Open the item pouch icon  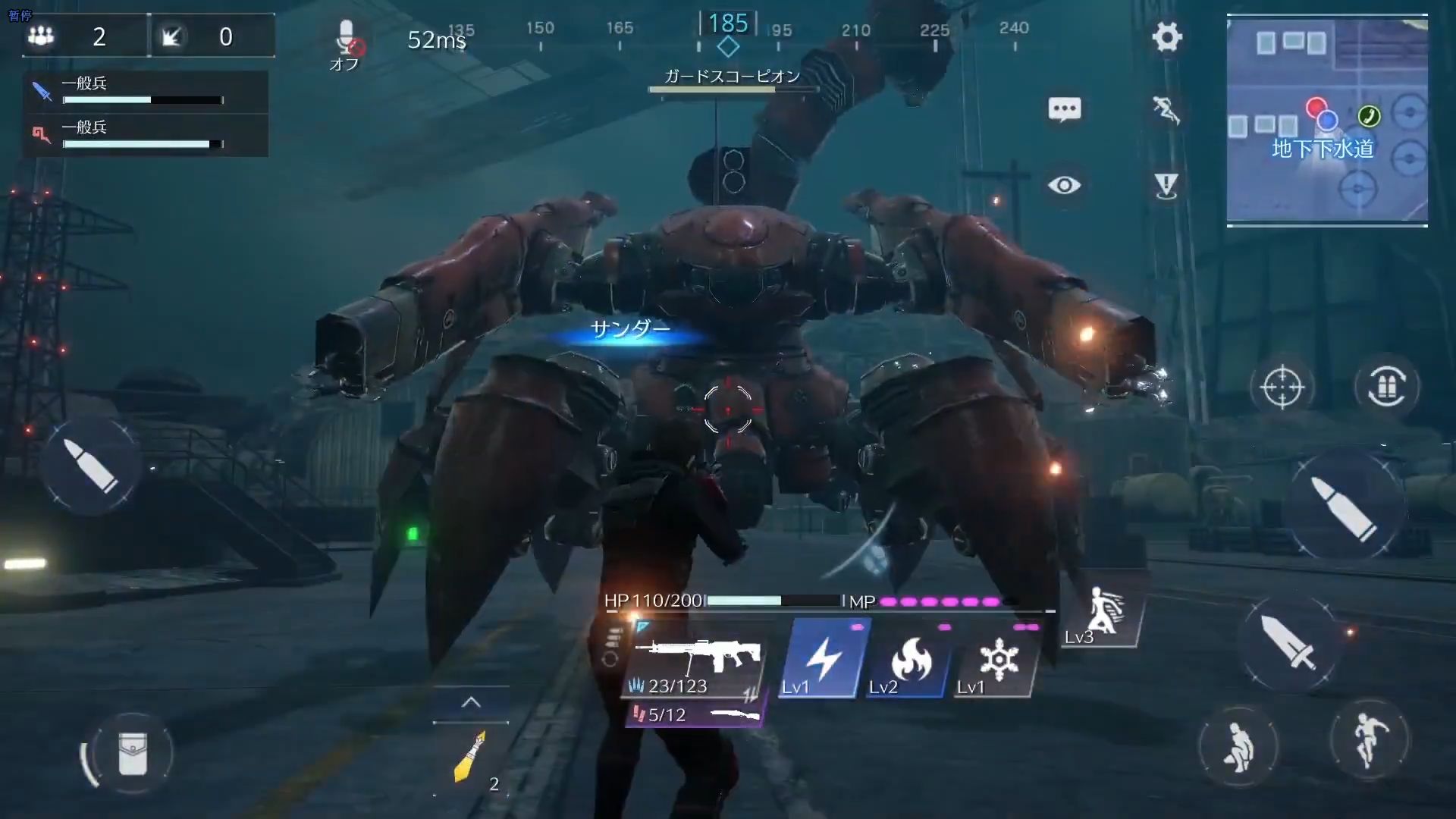click(135, 752)
